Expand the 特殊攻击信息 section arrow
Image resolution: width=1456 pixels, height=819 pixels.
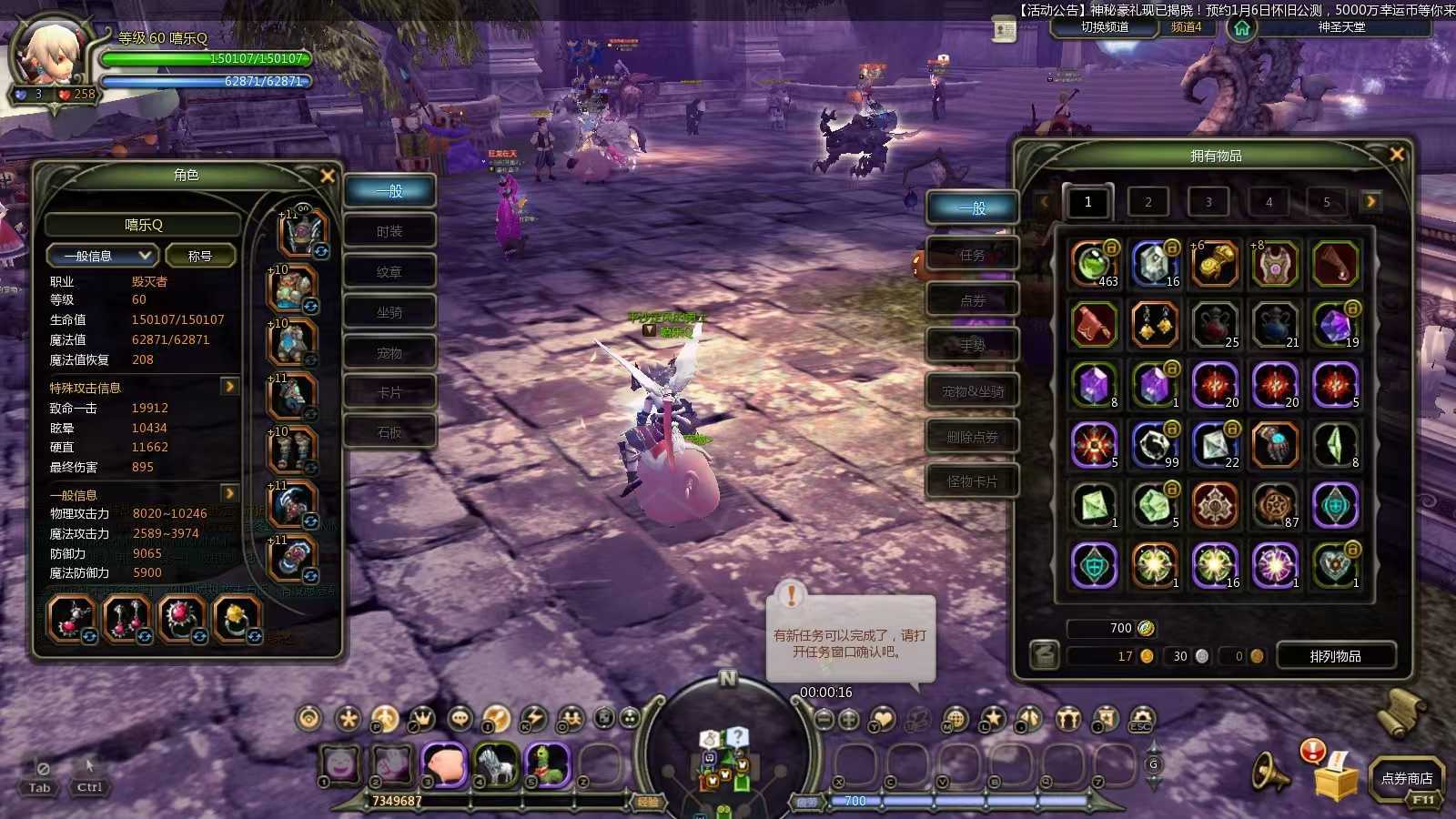tap(229, 387)
